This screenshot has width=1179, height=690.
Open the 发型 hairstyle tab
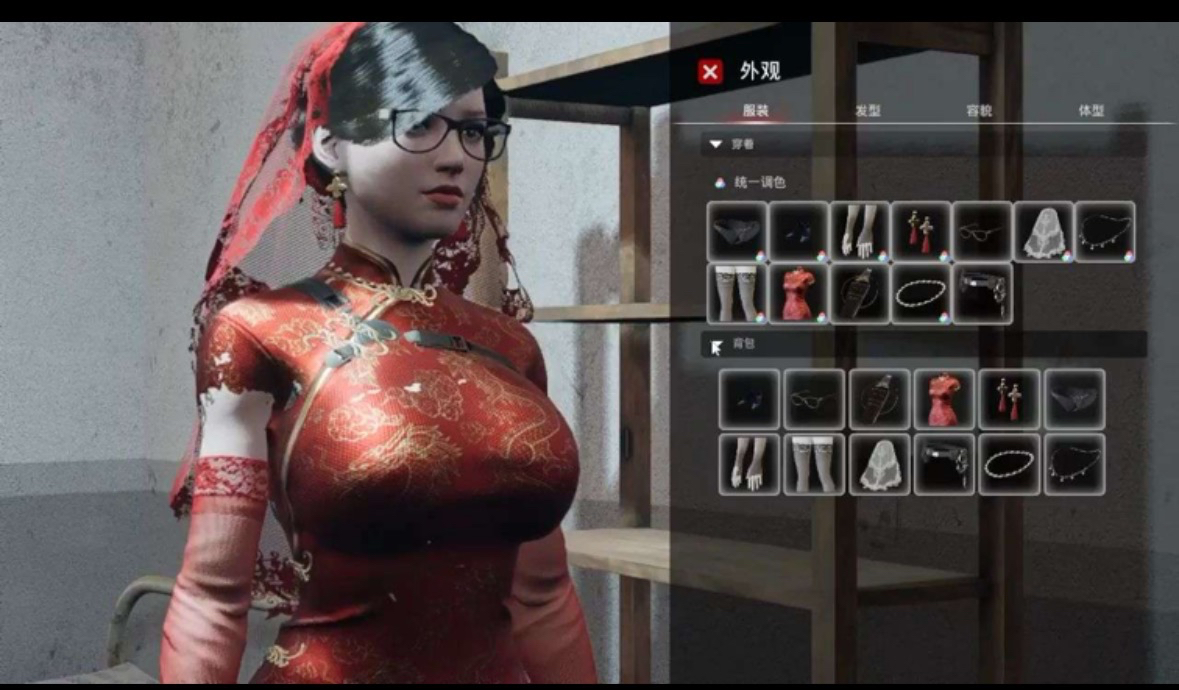(867, 111)
